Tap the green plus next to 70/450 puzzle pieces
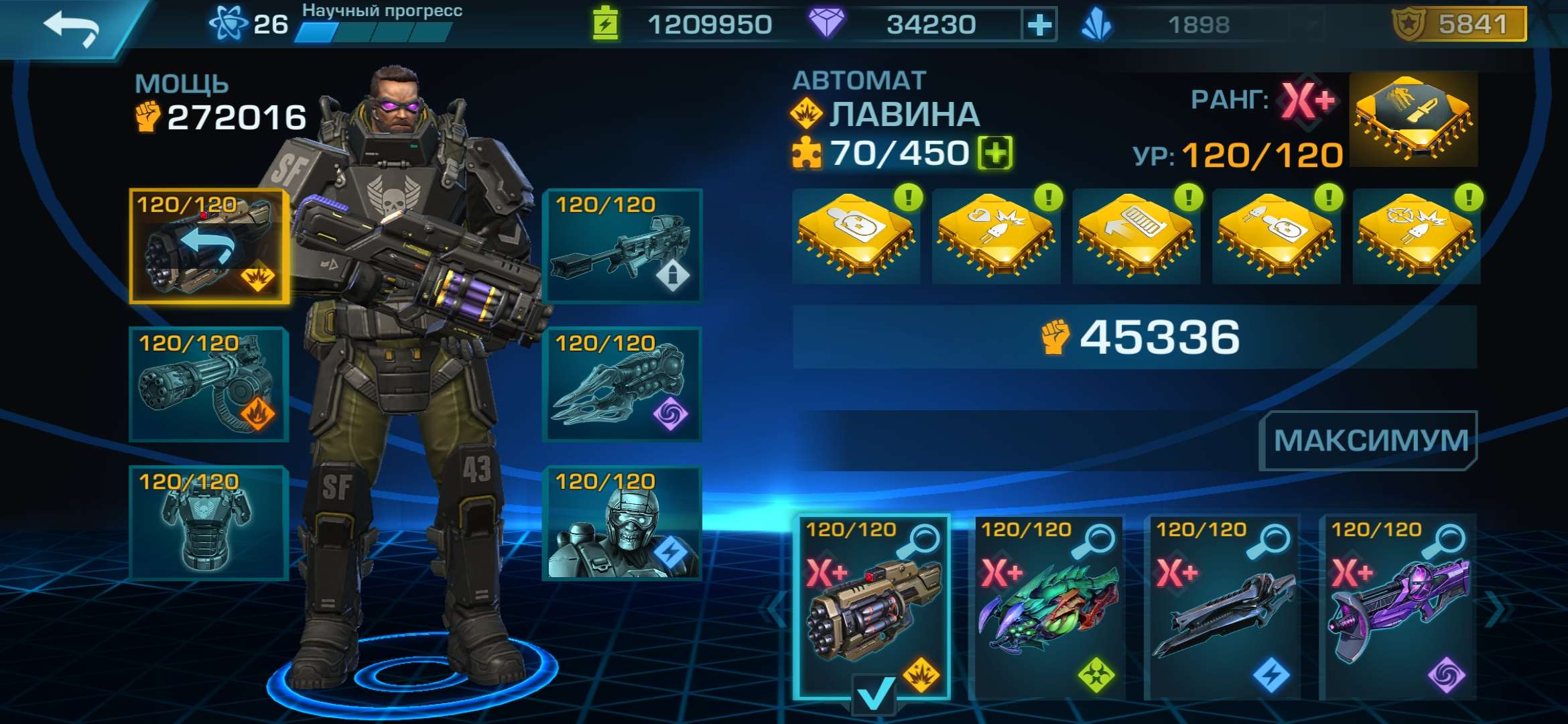The image size is (1568, 724). (995, 153)
